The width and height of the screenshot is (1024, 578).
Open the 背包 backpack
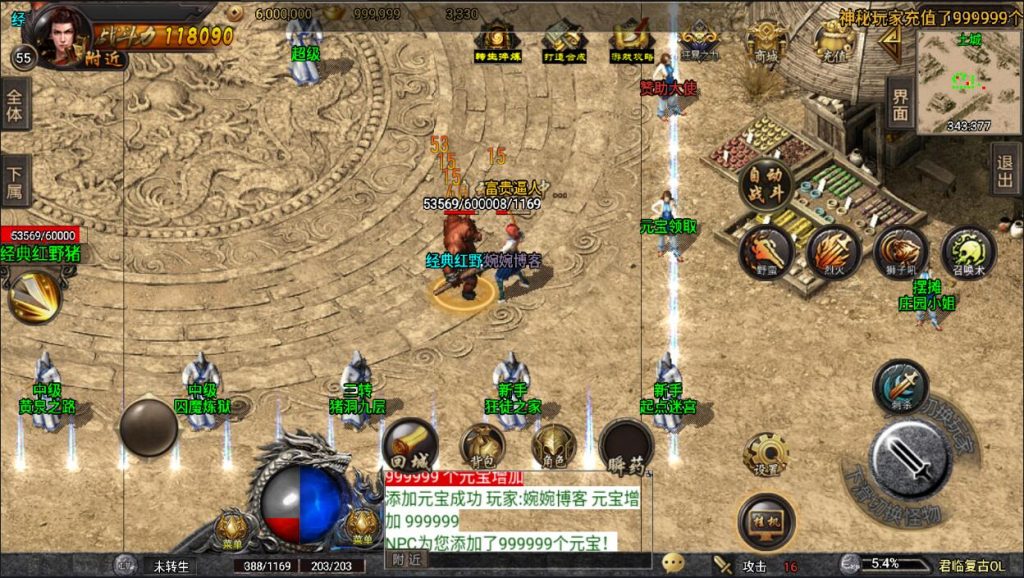(x=481, y=446)
